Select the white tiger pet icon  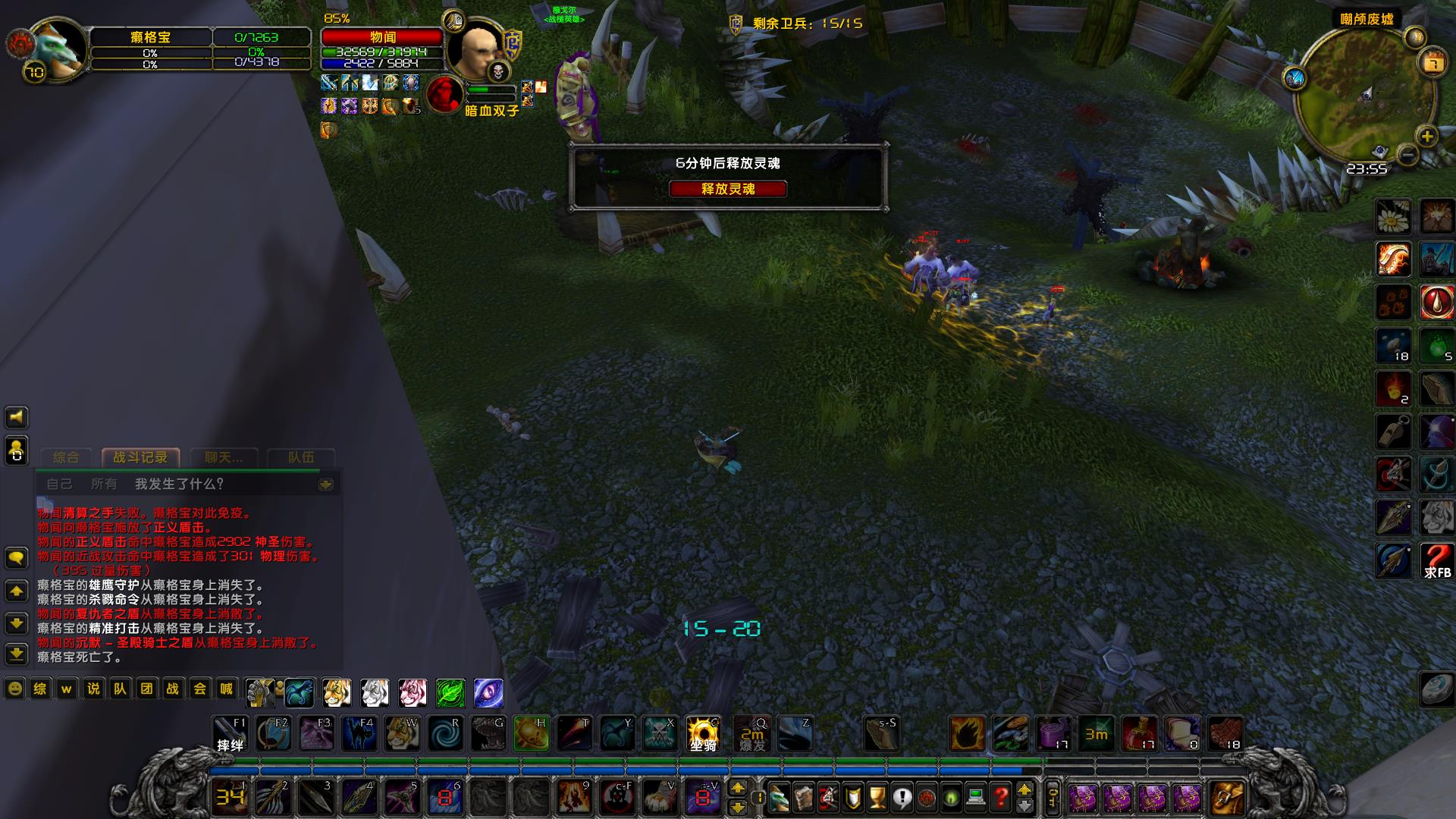point(375,692)
